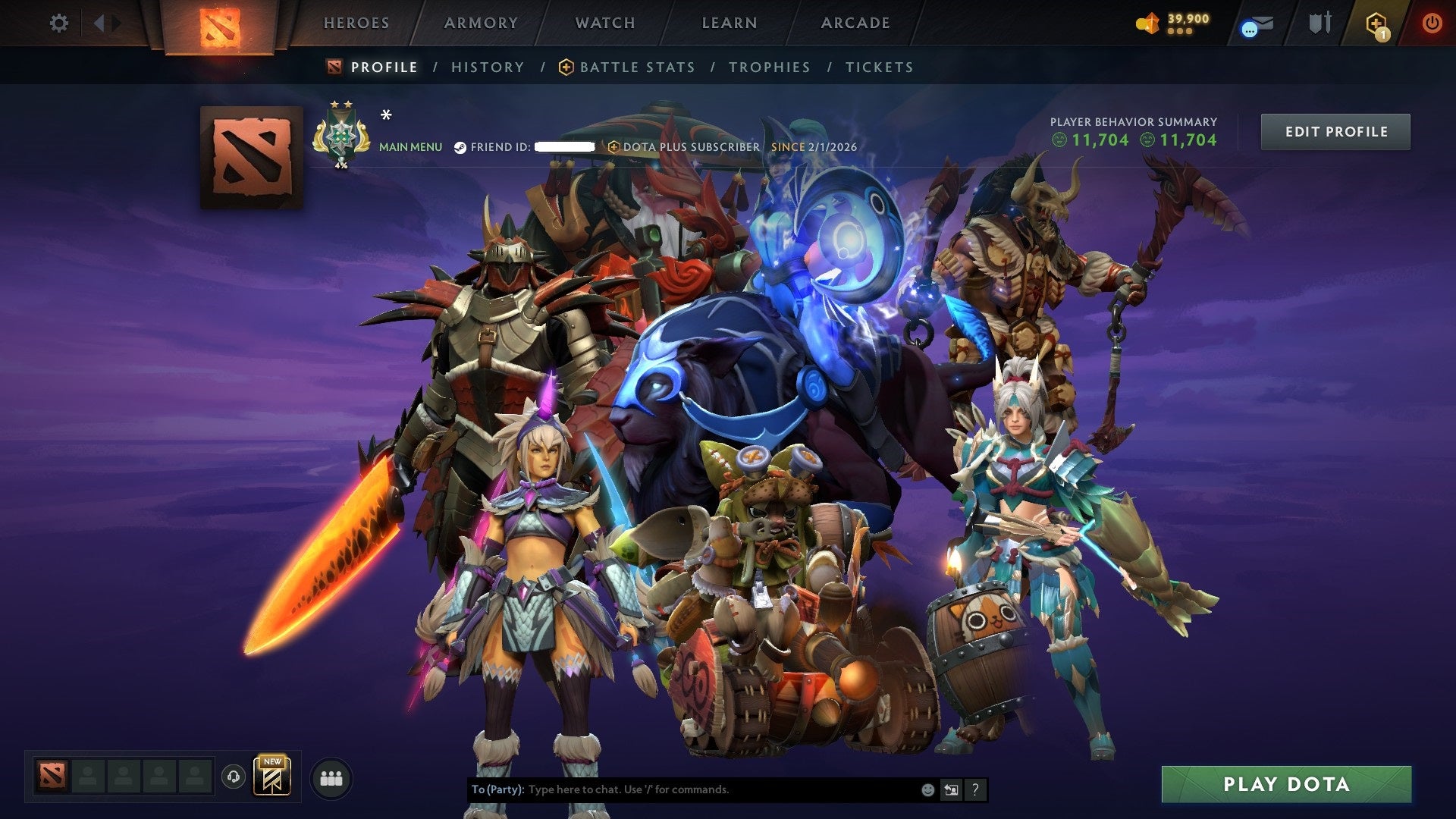Click the power button to exit Dota
The height and width of the screenshot is (819, 1456).
coord(1433,23)
